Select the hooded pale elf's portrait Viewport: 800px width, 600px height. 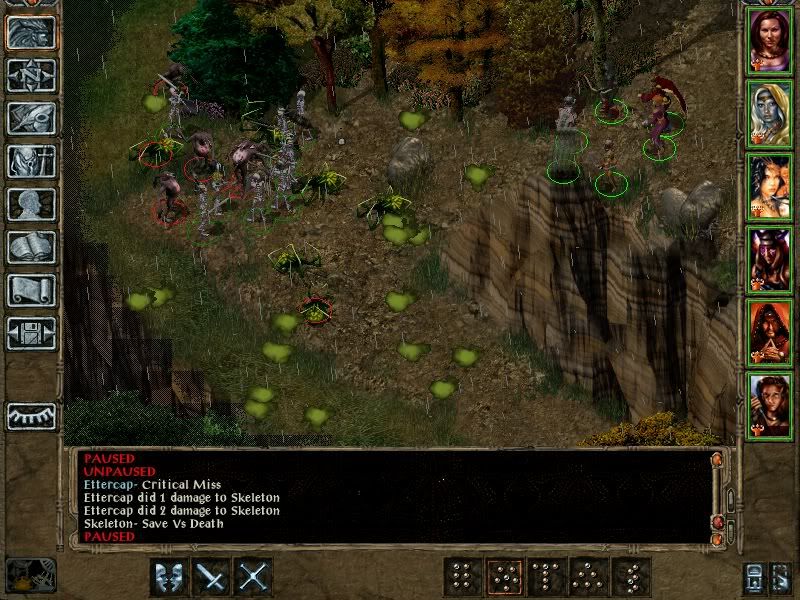tap(770, 113)
